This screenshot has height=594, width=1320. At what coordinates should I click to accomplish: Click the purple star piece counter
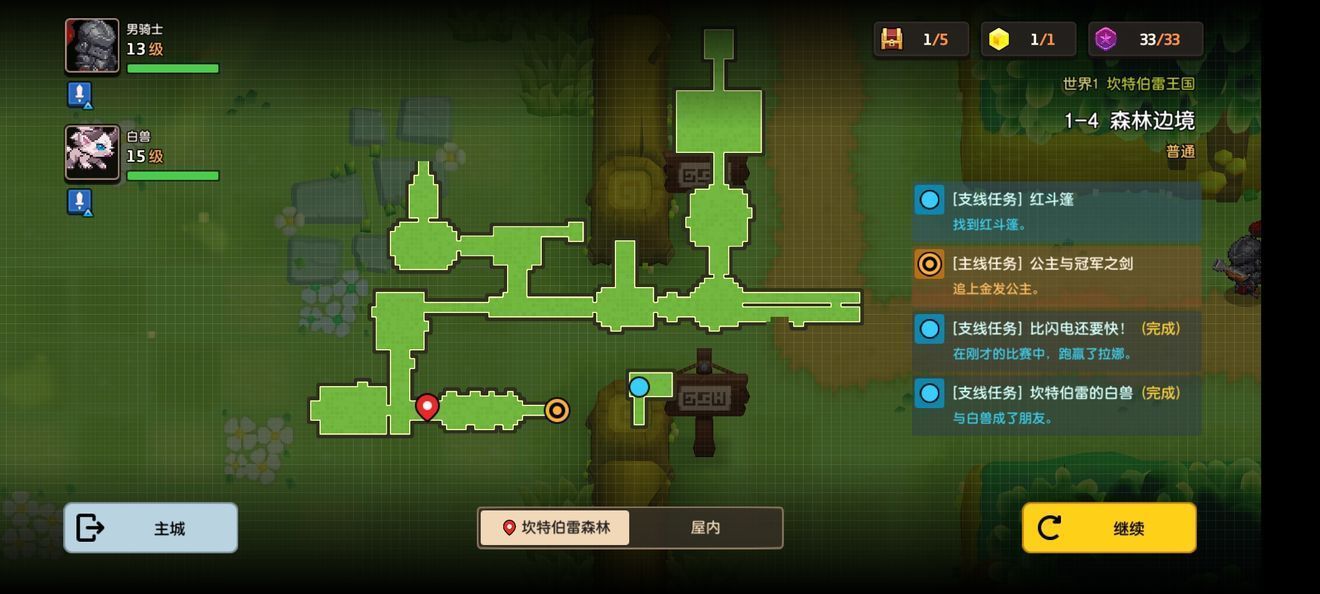click(1105, 39)
